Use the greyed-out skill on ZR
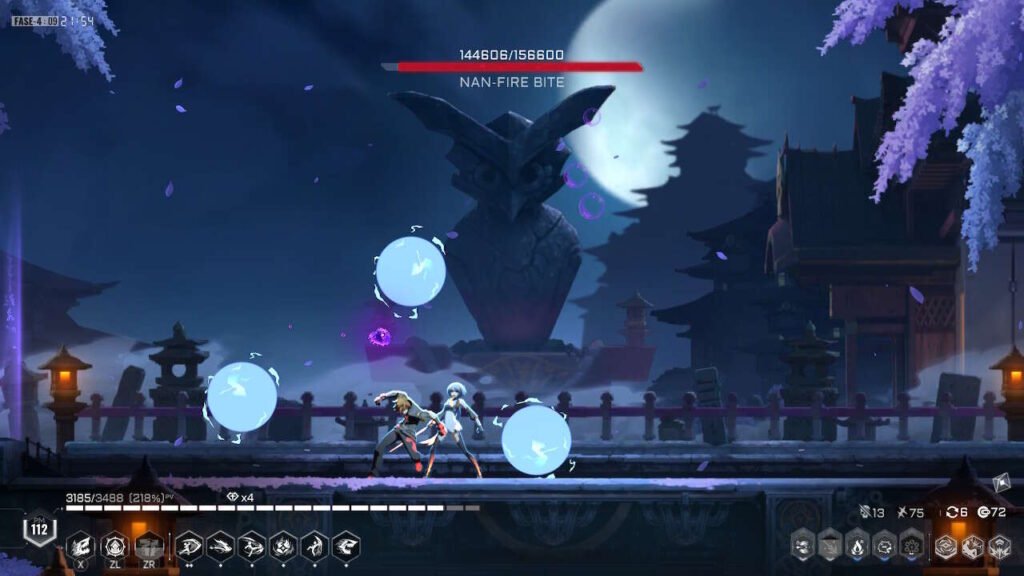 149,546
